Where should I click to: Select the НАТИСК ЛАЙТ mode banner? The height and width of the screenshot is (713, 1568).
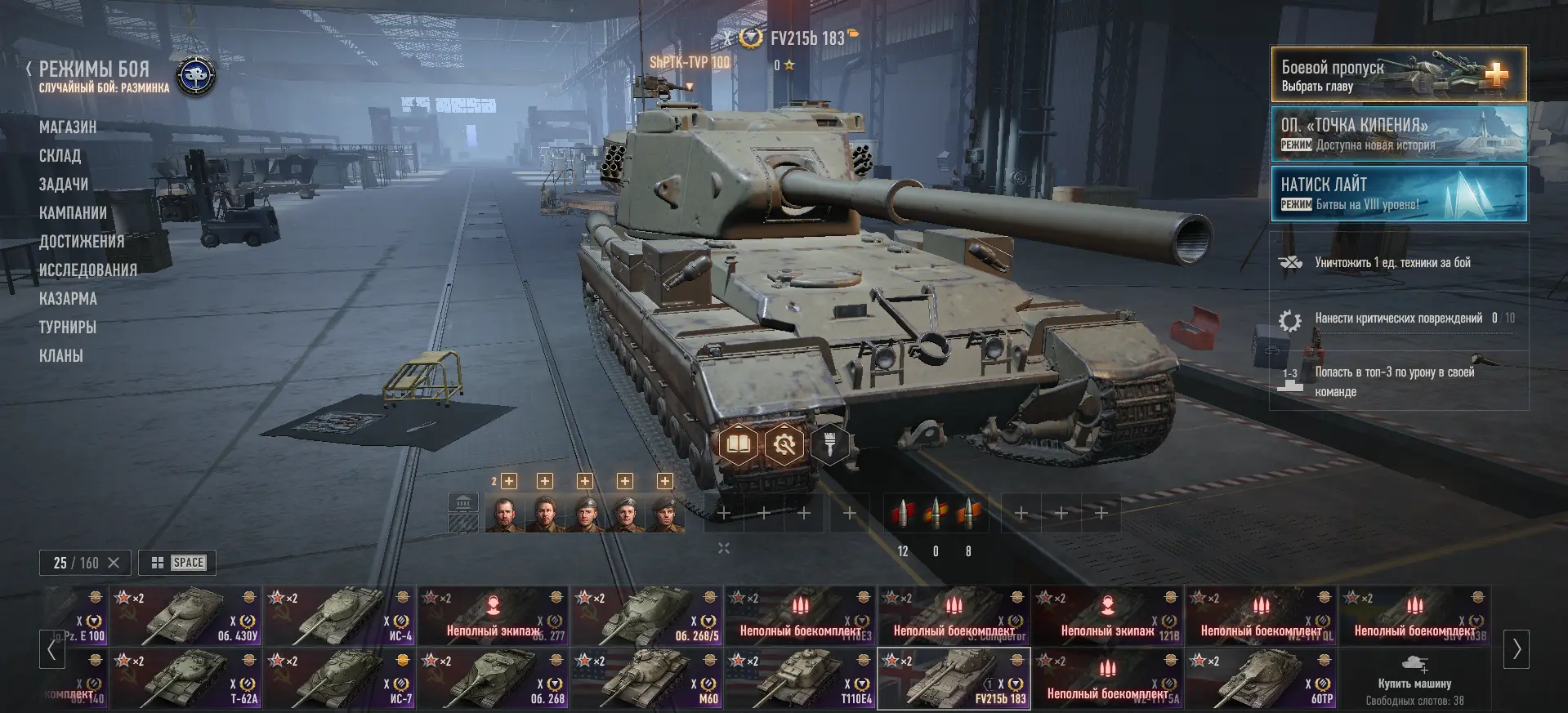(x=1398, y=194)
